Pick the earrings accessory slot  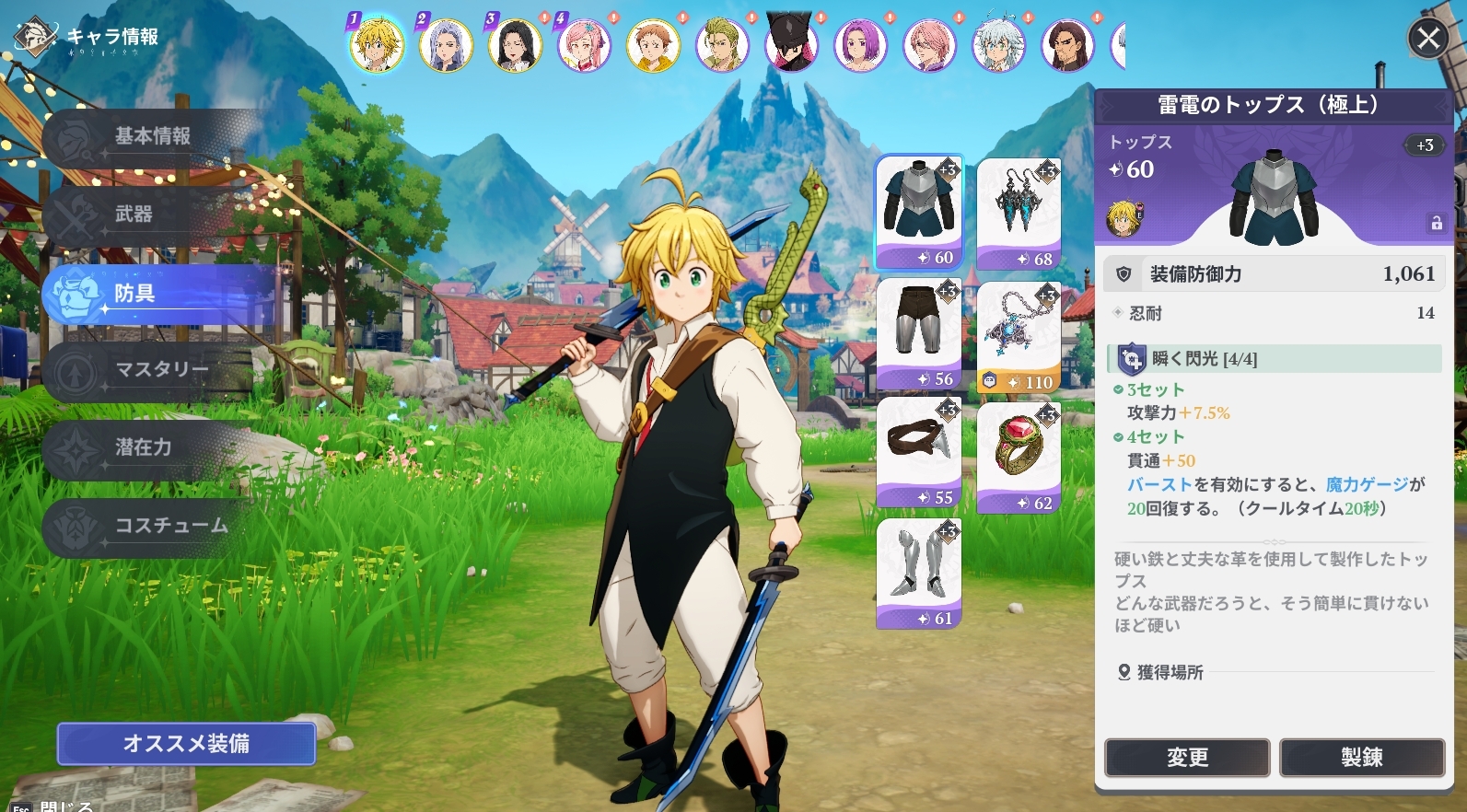tap(1019, 213)
